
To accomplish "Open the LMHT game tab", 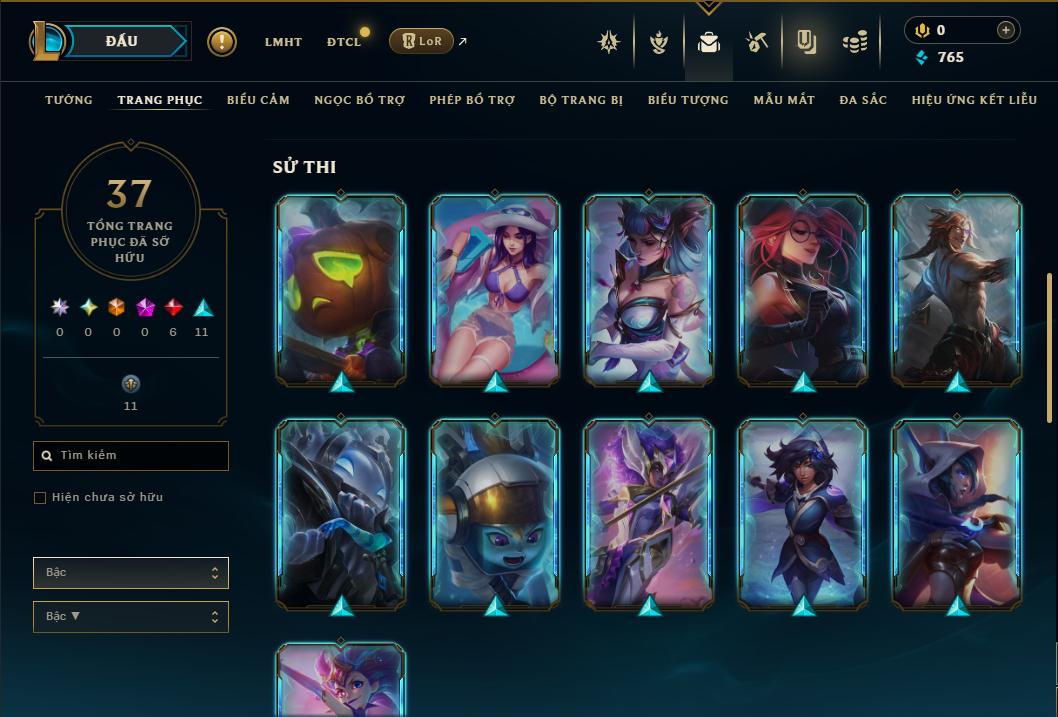I will [283, 42].
